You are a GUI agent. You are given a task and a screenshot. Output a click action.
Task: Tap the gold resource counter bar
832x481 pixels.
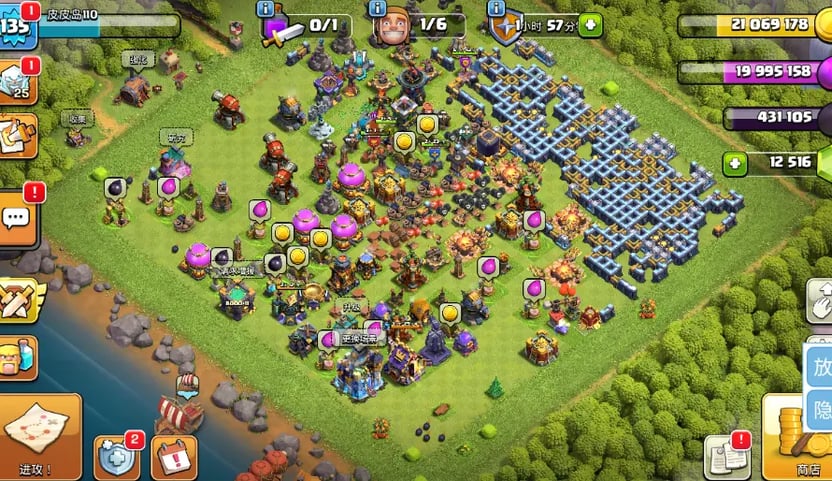(x=750, y=25)
